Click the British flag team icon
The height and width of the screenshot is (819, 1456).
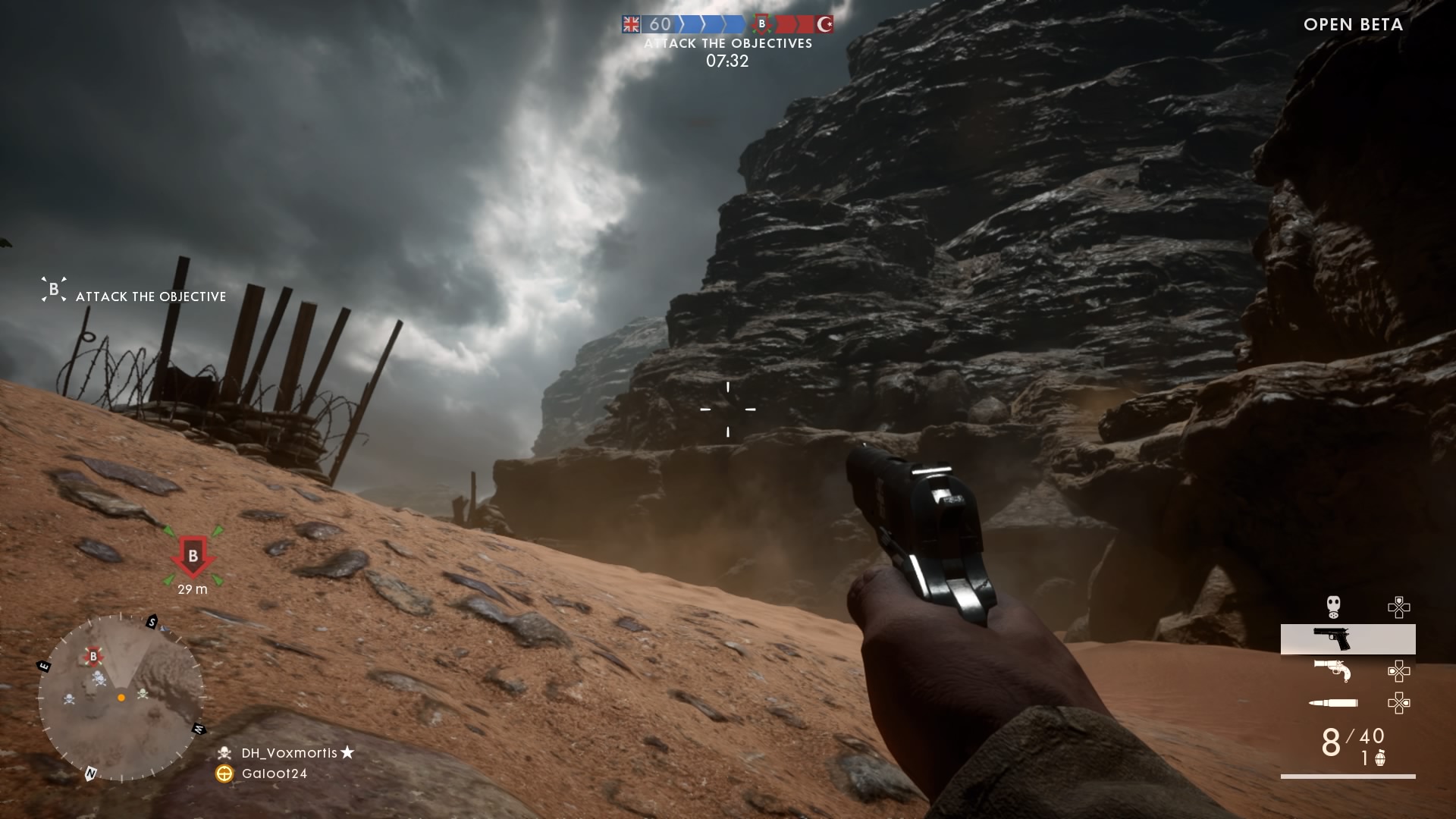click(x=631, y=24)
